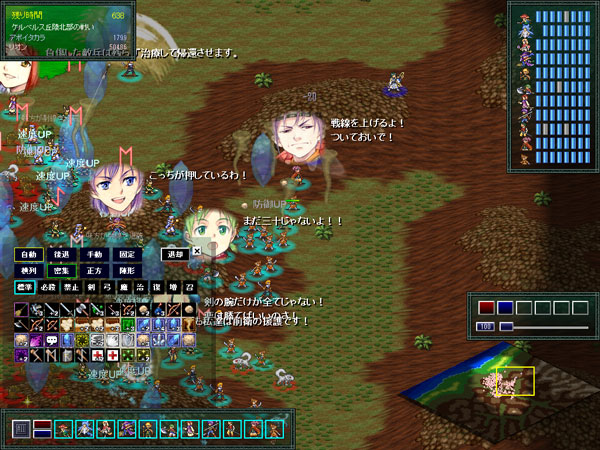Set the 正方 (square) formation
Image resolution: width=600 pixels, height=450 pixels.
[94, 270]
